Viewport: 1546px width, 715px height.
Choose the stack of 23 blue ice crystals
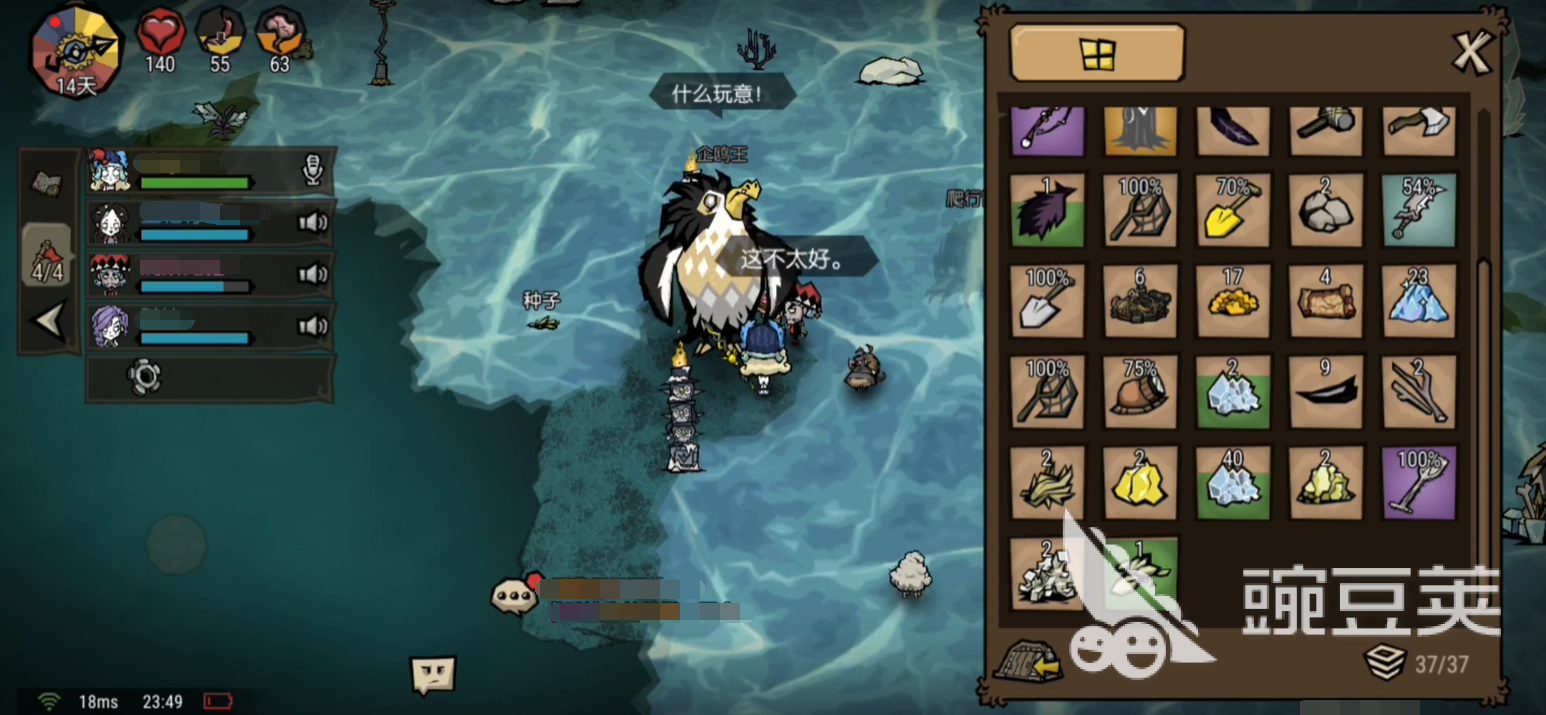(x=1418, y=301)
